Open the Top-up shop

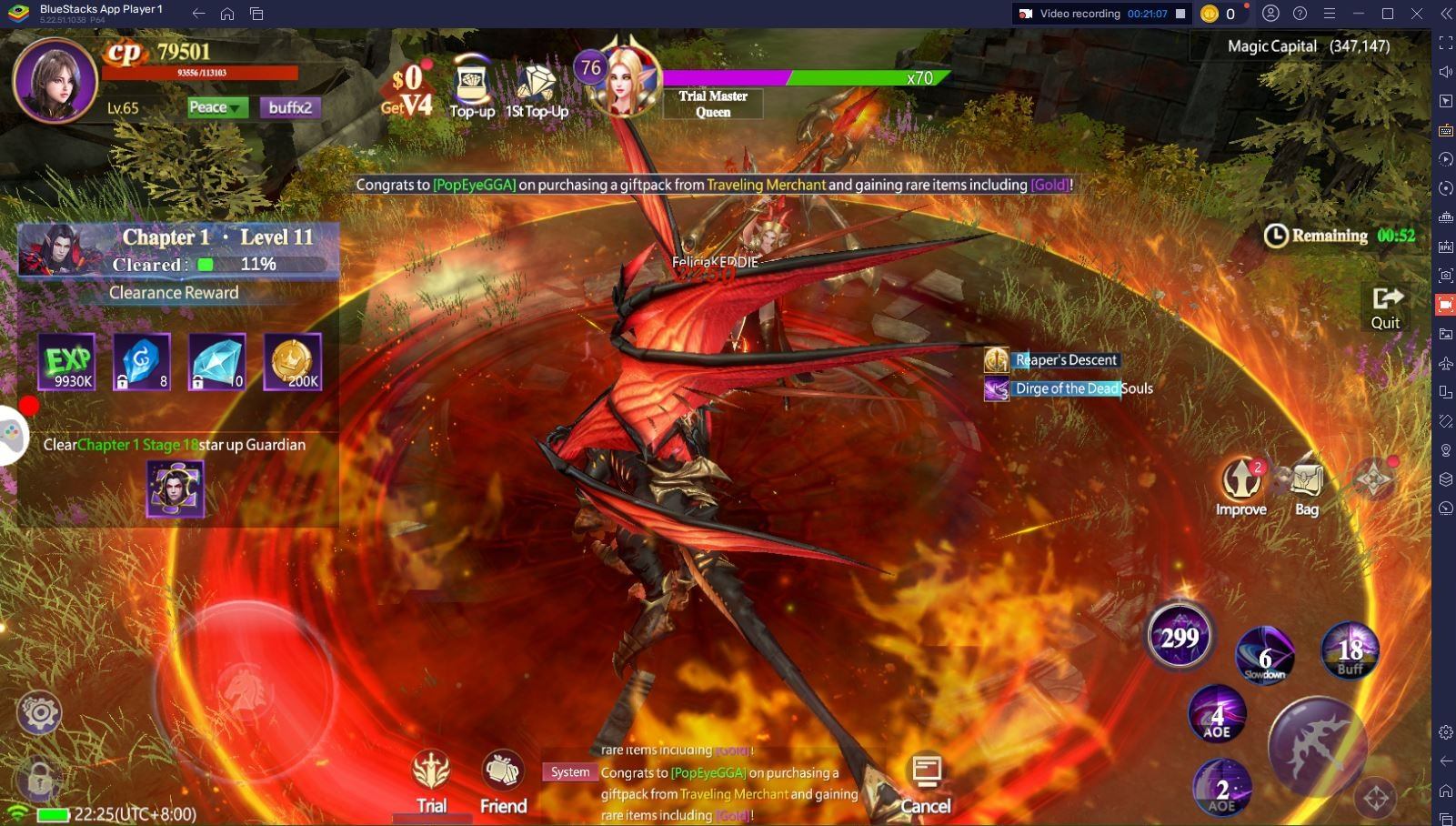coord(472,88)
